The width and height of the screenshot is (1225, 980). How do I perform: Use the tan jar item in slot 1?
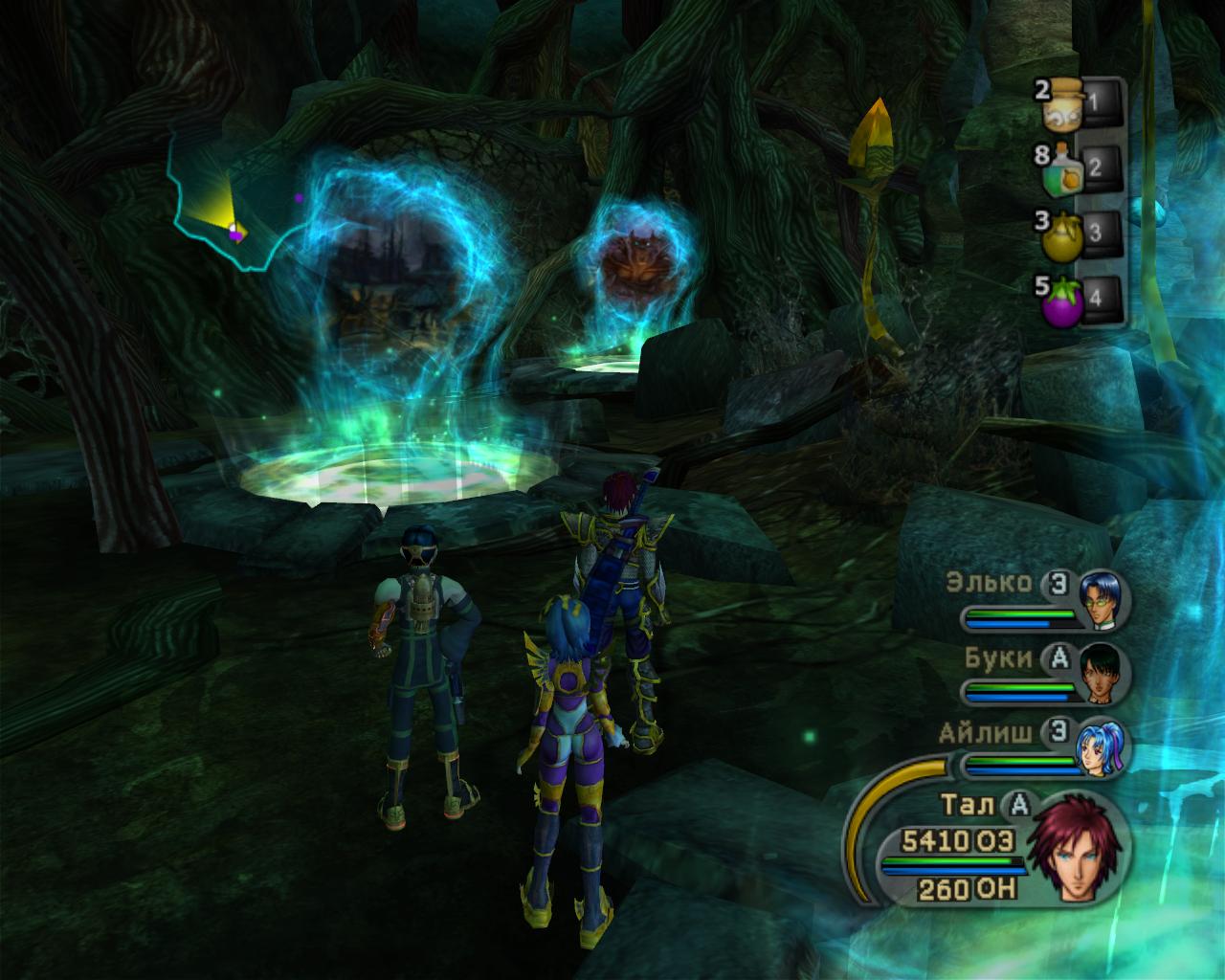click(x=1062, y=107)
